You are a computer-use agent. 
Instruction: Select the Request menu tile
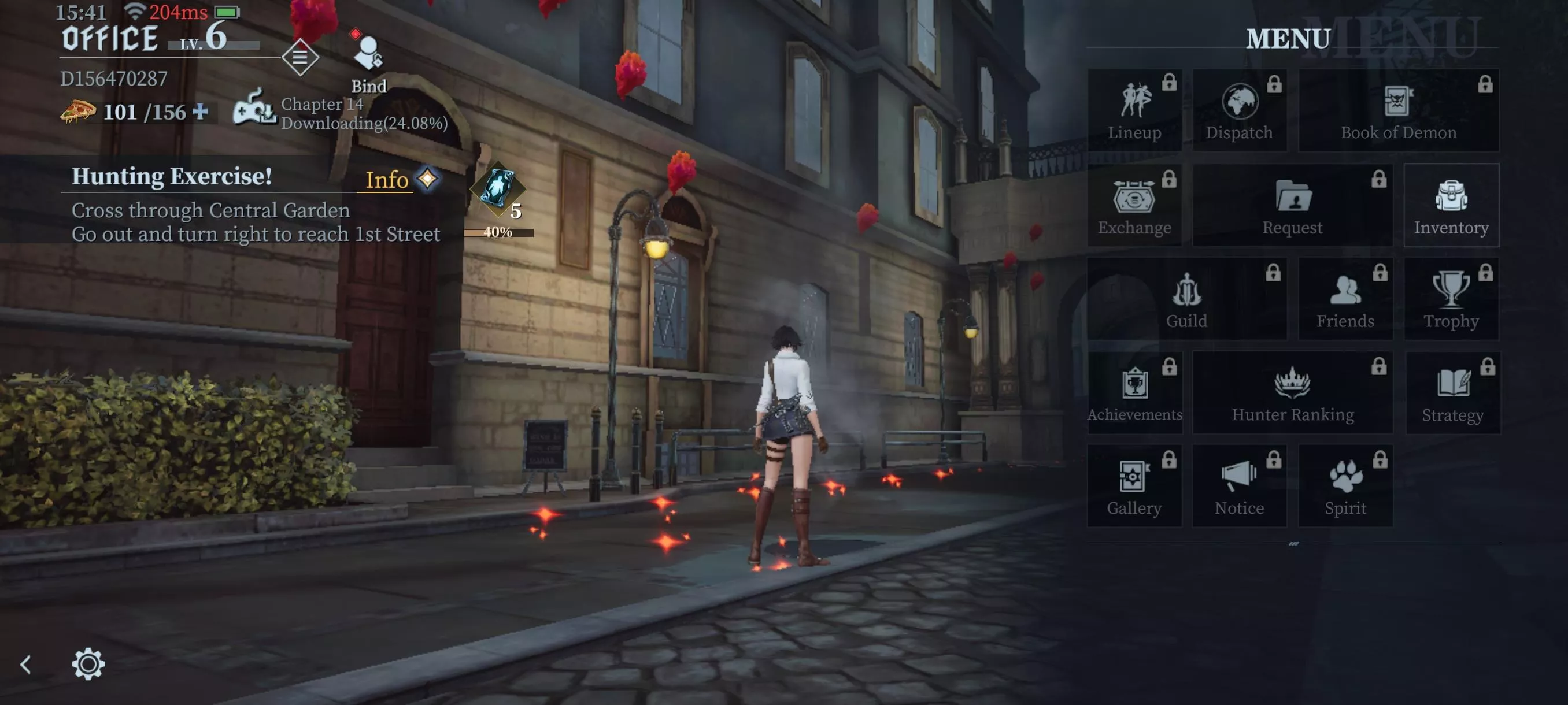coord(1292,206)
